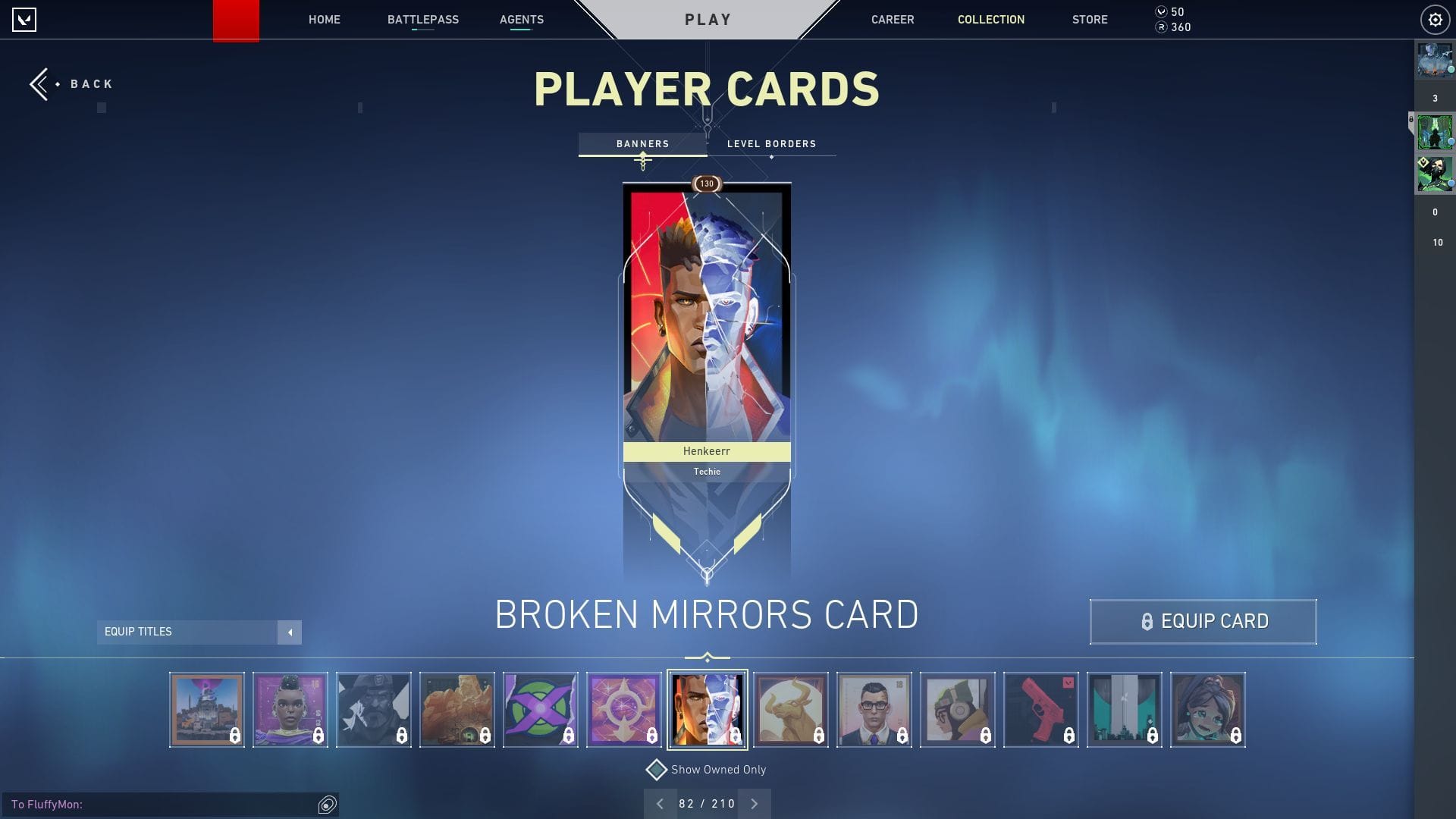Image resolution: width=1456 pixels, height=819 pixels.
Task: Click the whisper icon in the chat bar
Action: [x=327, y=805]
